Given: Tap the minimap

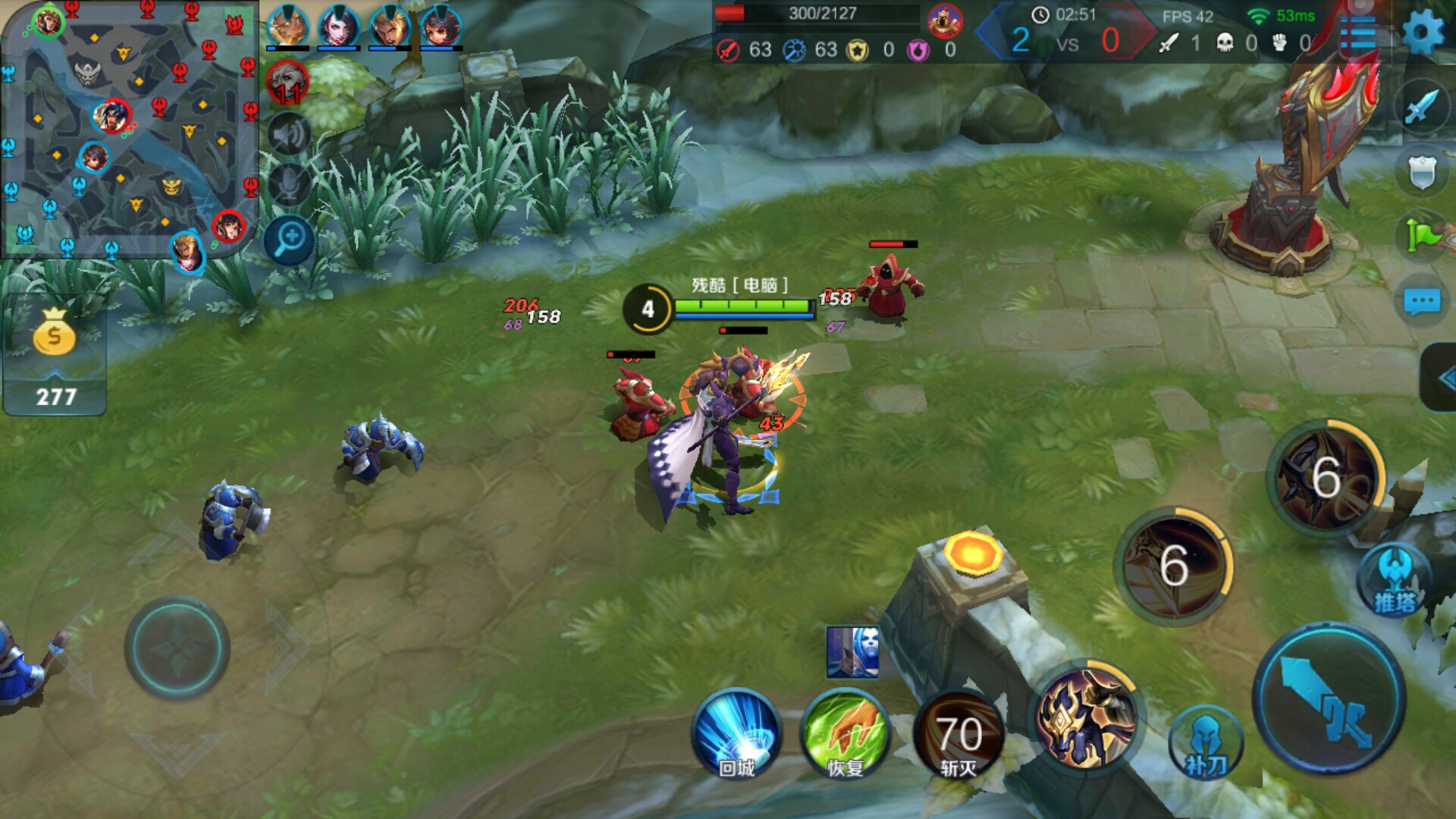Looking at the screenshot, I should pos(129,129).
